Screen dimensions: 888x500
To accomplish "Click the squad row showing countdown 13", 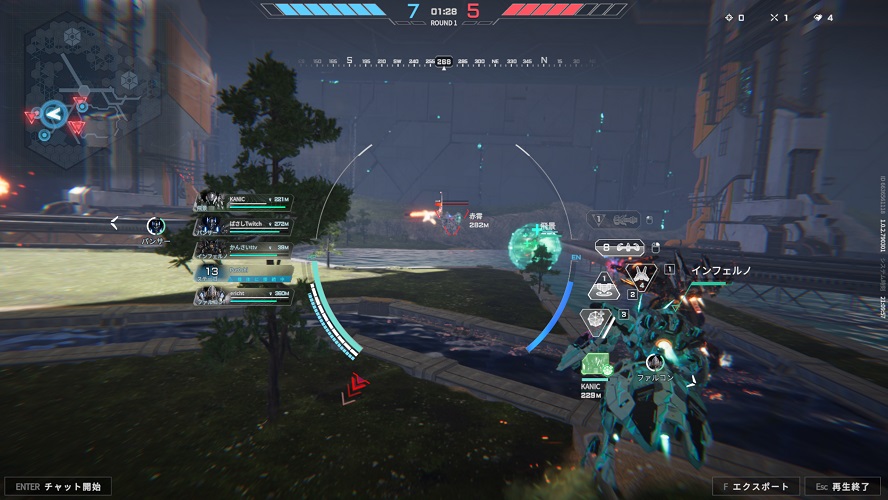I will tap(246, 271).
